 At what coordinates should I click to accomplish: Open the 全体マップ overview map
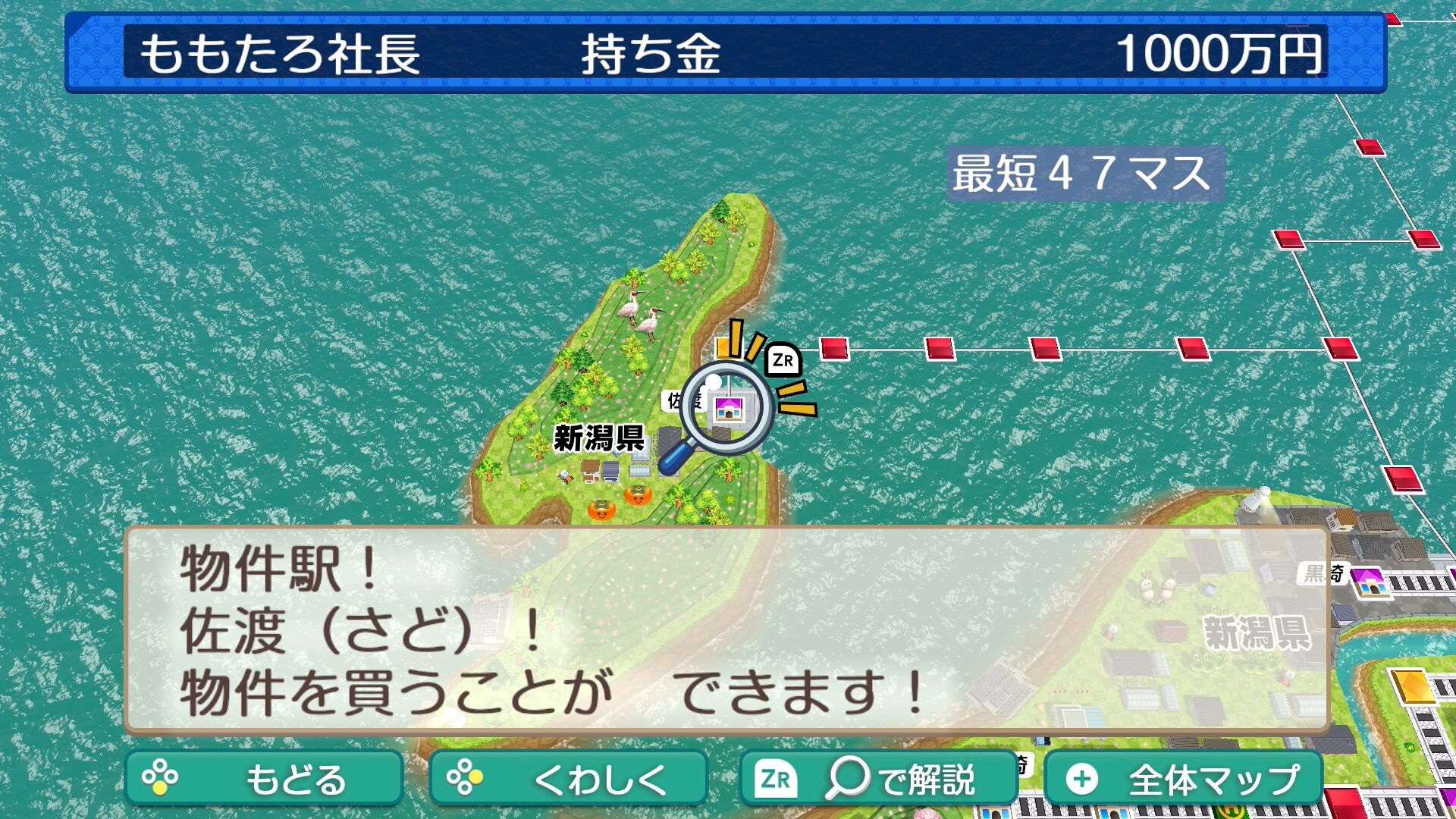[x=1183, y=779]
